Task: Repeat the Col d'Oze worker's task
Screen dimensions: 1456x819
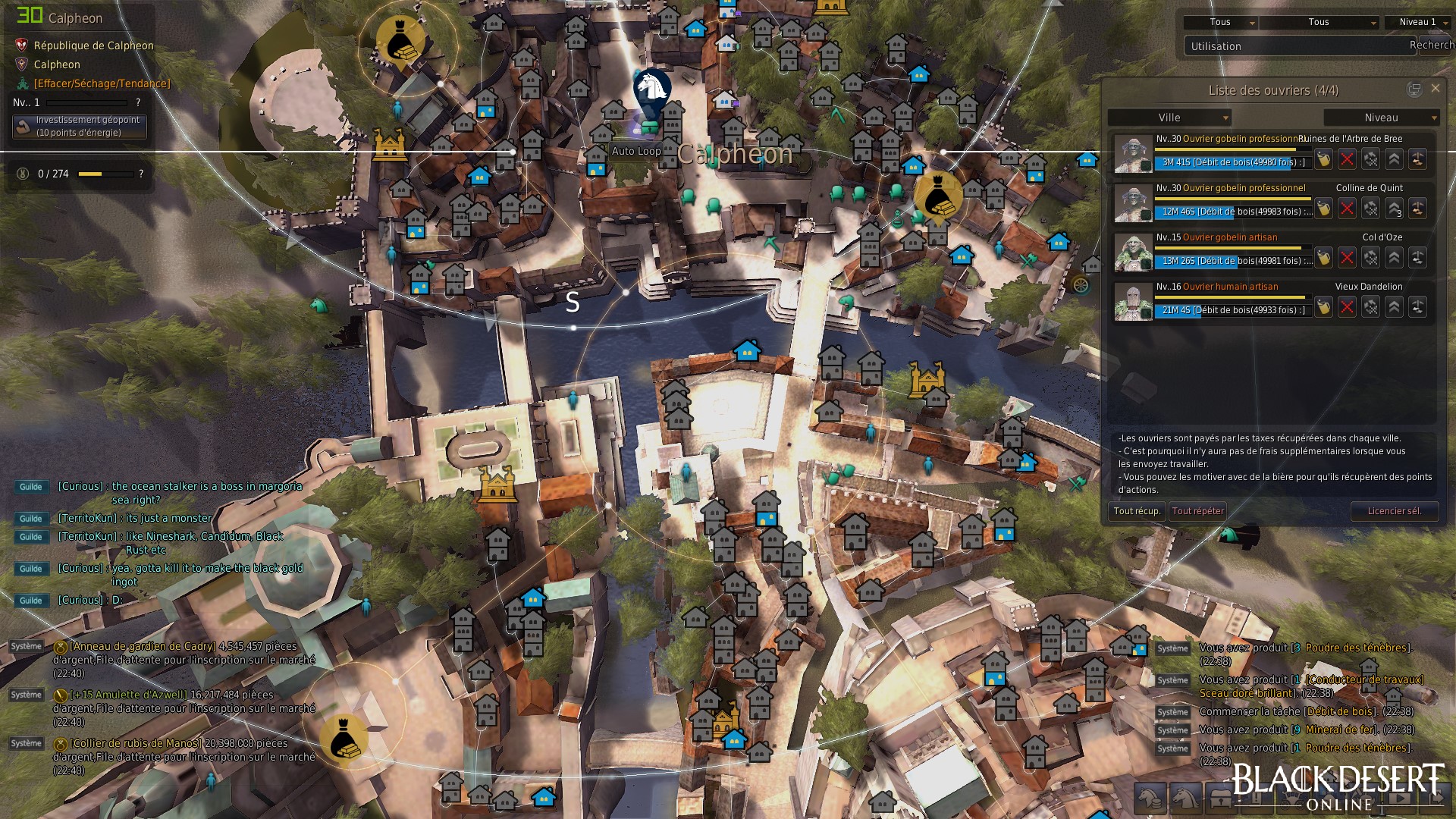Action: [1370, 258]
